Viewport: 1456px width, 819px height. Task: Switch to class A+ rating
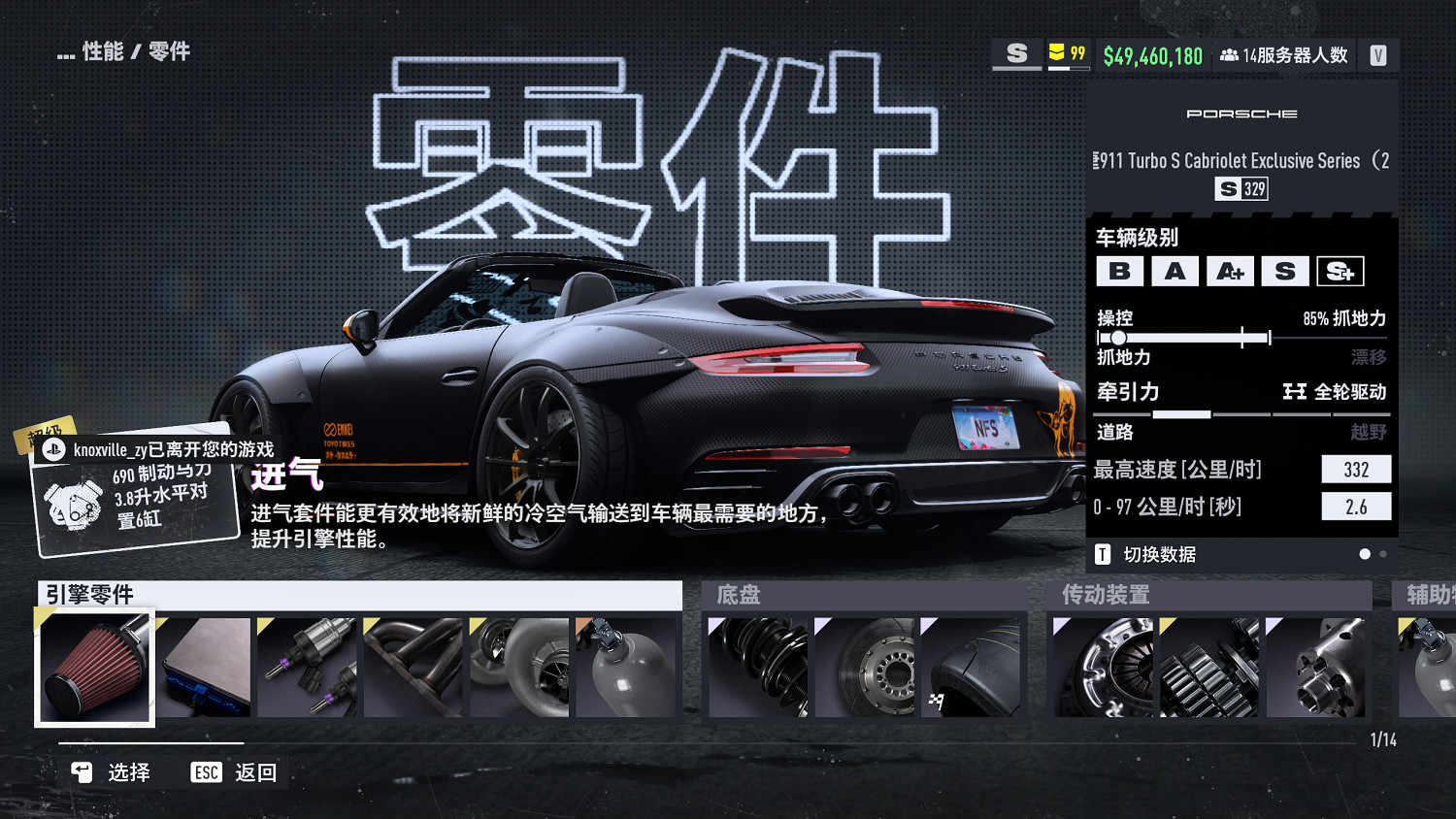(1231, 271)
